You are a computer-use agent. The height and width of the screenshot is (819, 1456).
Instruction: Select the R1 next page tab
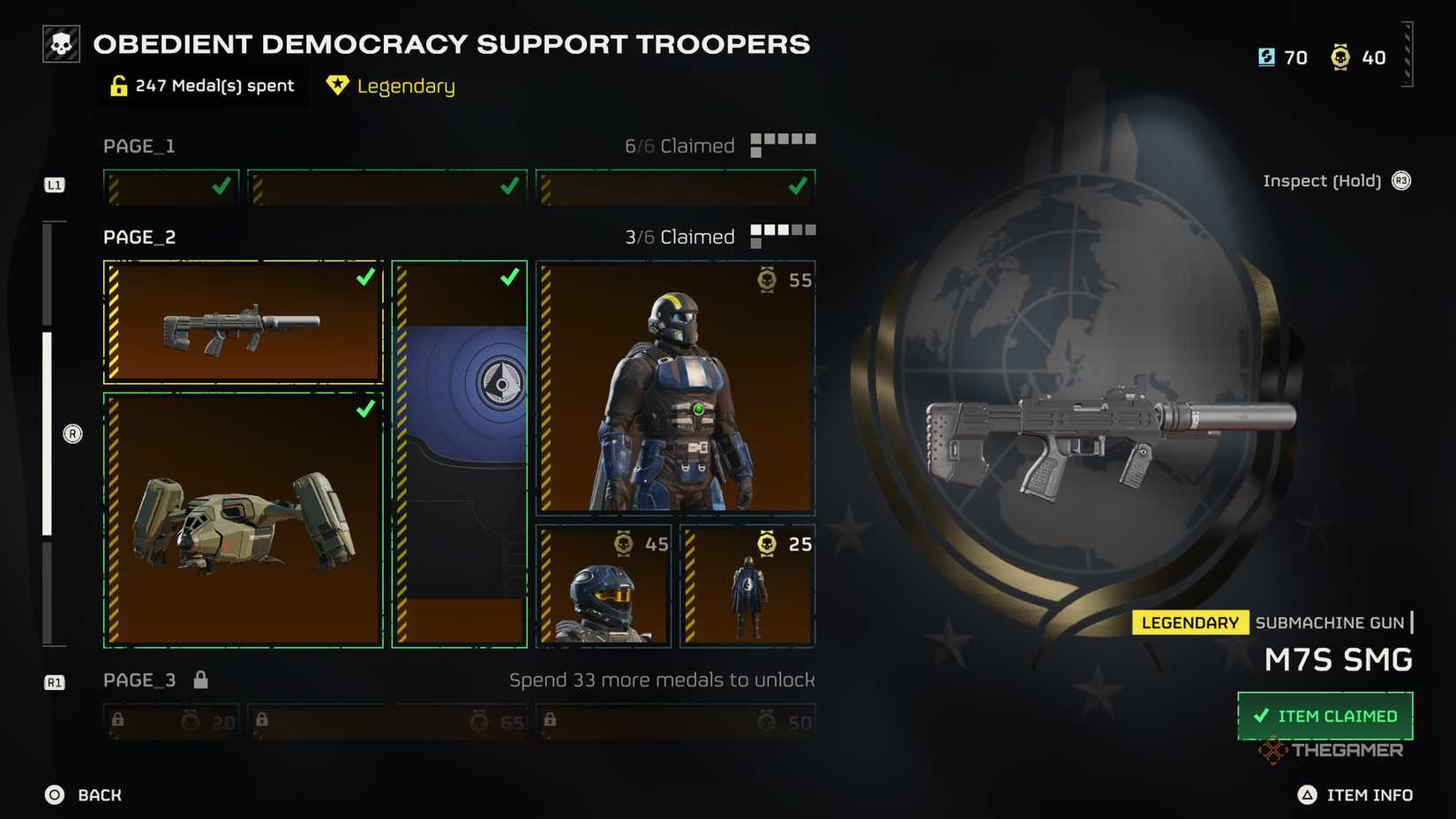(x=55, y=681)
